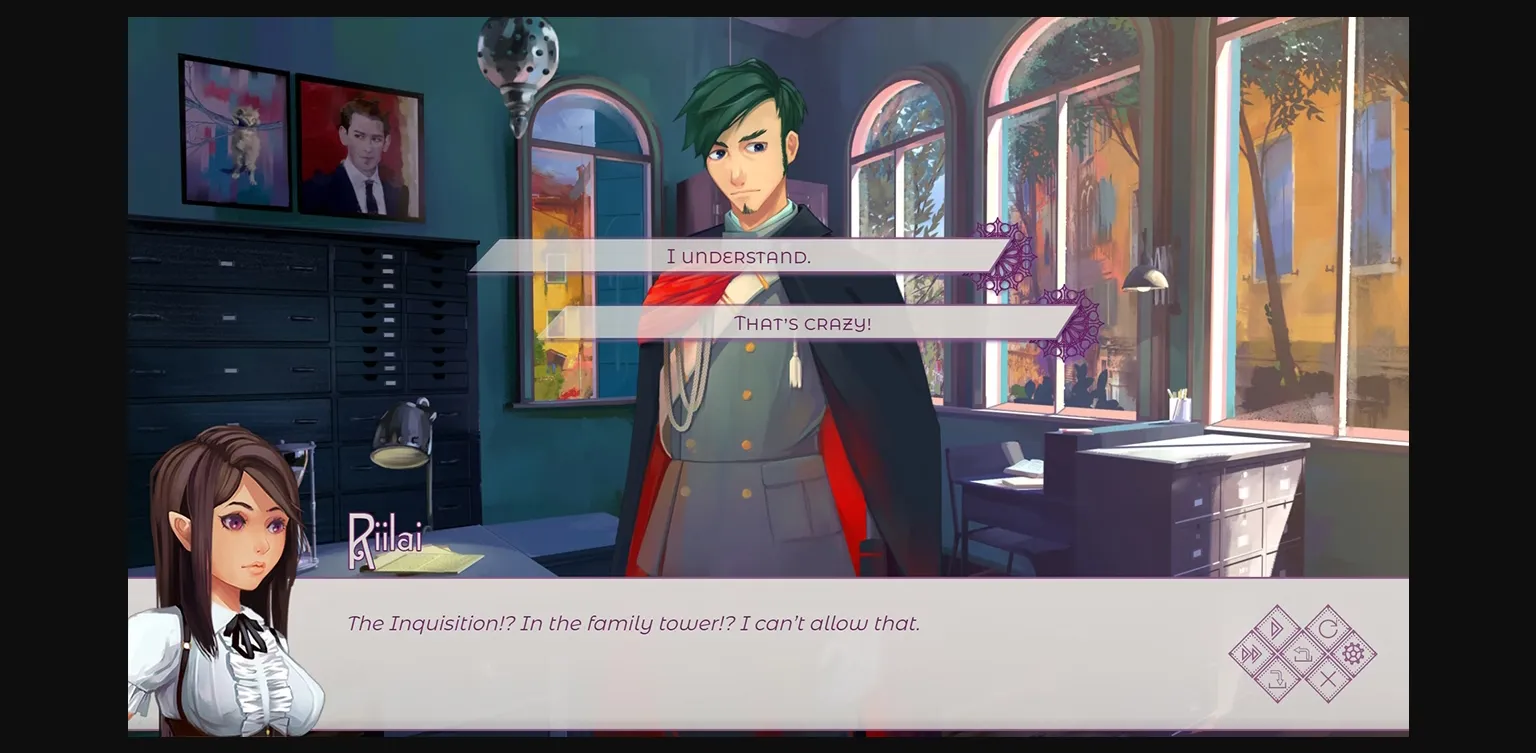Viewport: 1536px width, 753px height.
Task: Click the desk lamp by the cabinets
Action: [x=403, y=435]
